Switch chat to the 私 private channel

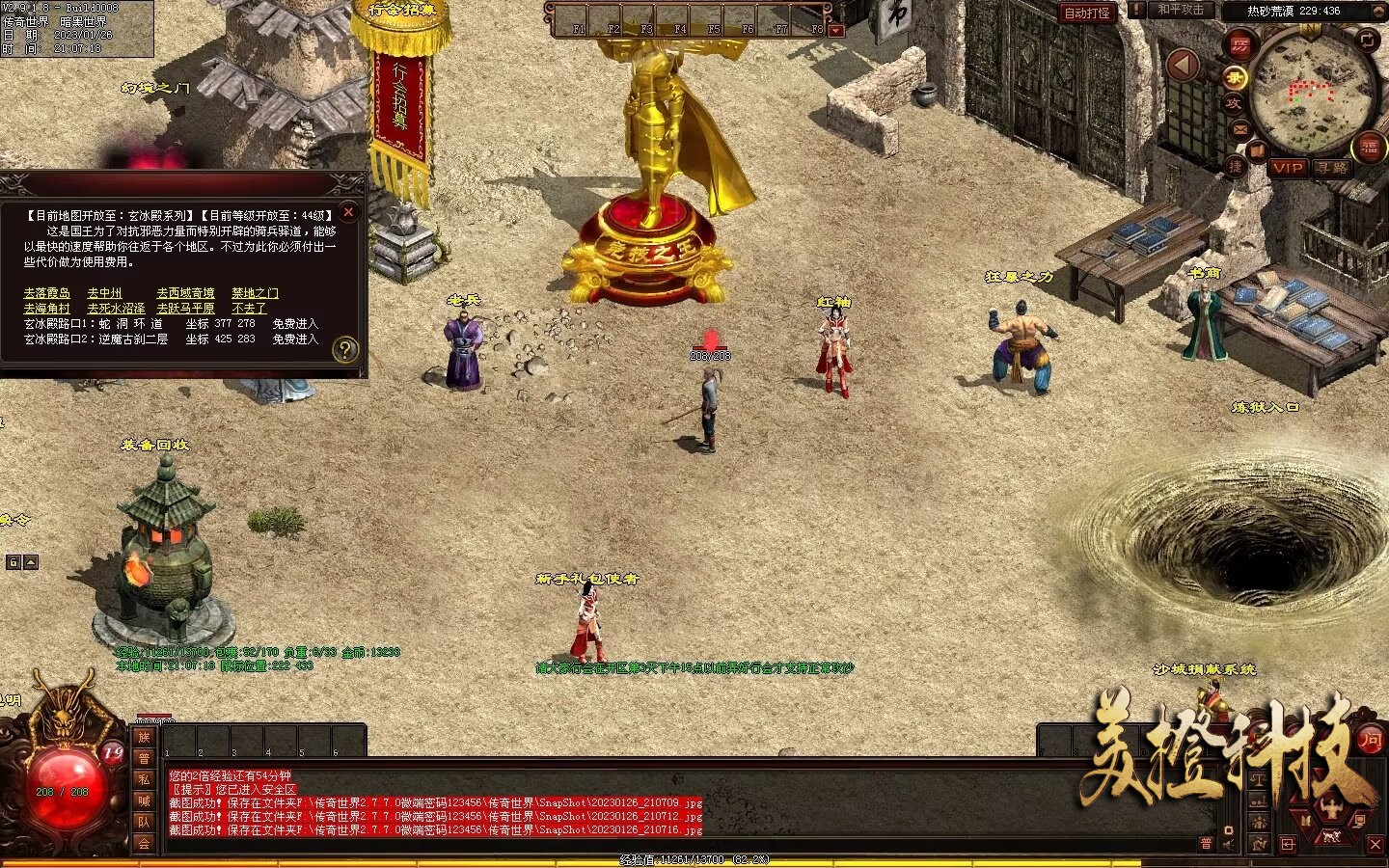[x=144, y=779]
